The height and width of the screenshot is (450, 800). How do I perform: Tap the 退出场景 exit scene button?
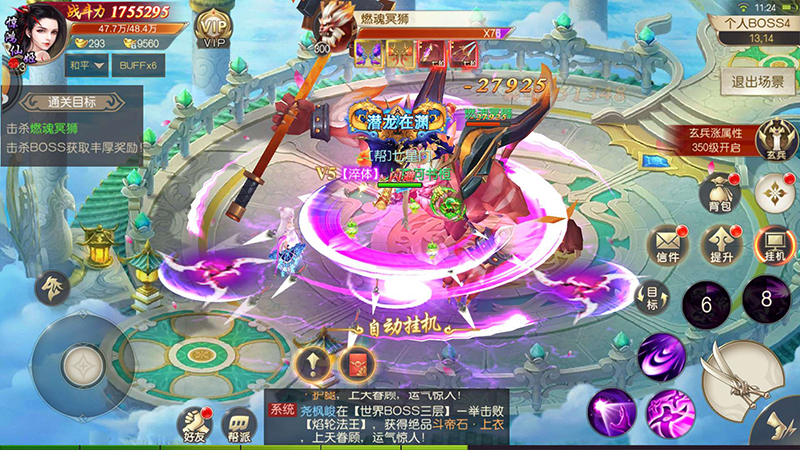[x=758, y=82]
